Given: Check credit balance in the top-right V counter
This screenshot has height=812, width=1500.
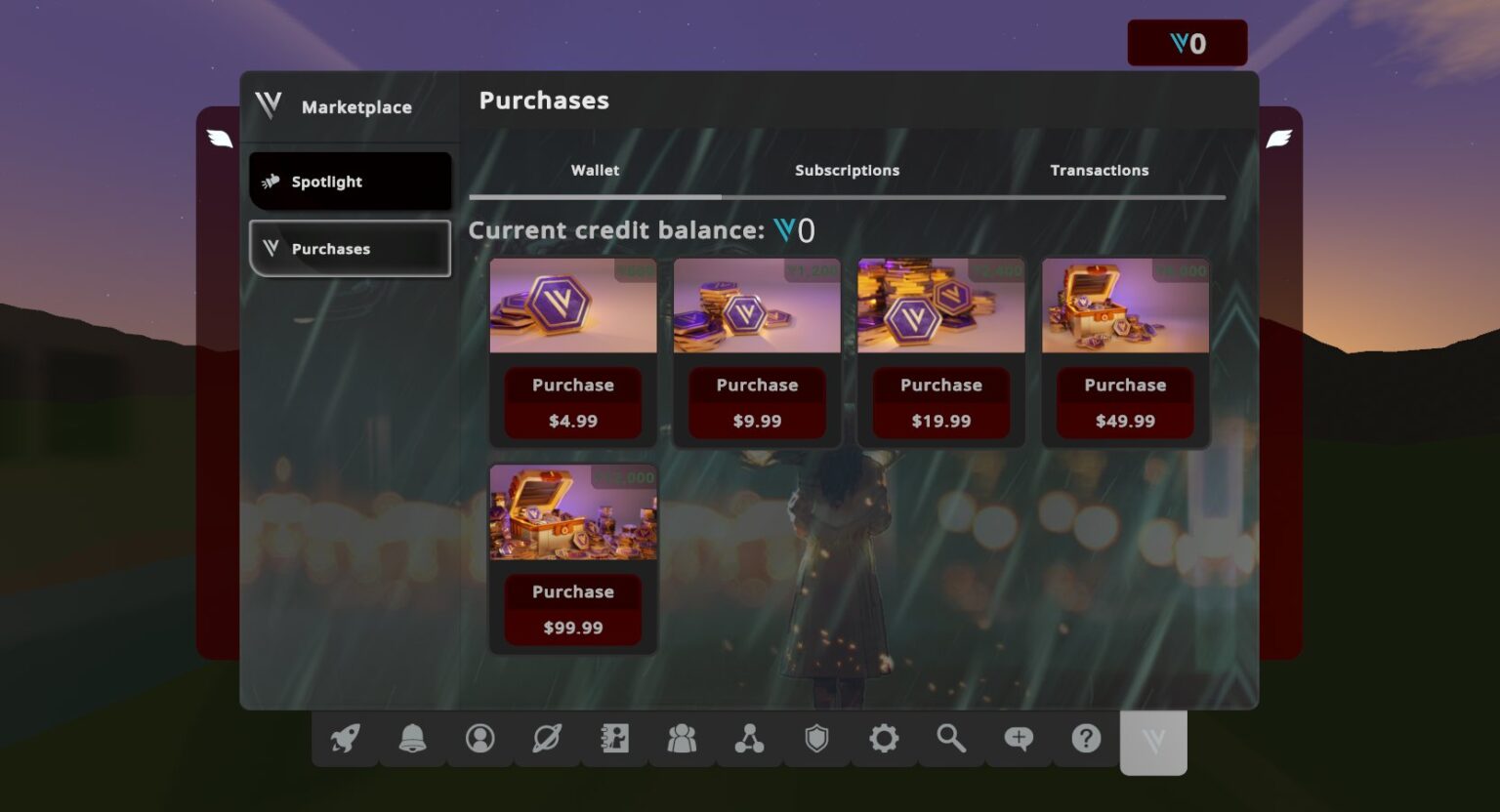Looking at the screenshot, I should coord(1188,43).
